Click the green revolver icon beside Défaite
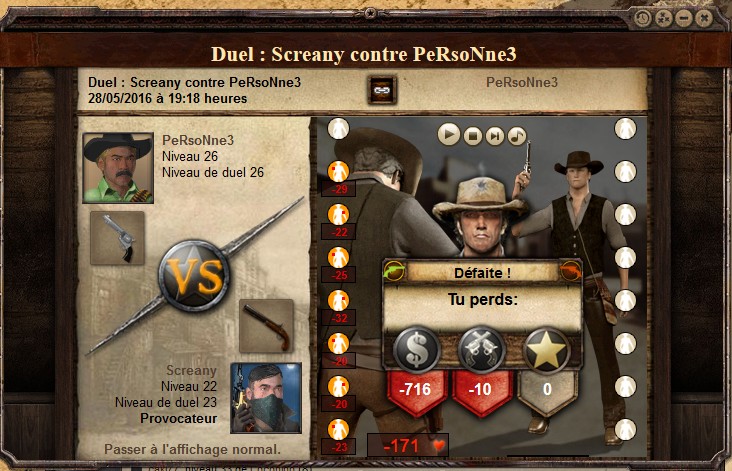The width and height of the screenshot is (732, 471). coord(394,271)
